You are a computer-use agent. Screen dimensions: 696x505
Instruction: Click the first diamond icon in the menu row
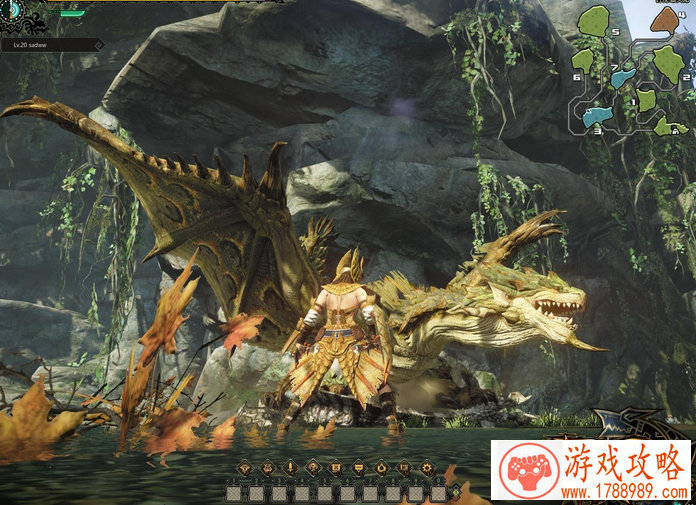[x=244, y=467]
